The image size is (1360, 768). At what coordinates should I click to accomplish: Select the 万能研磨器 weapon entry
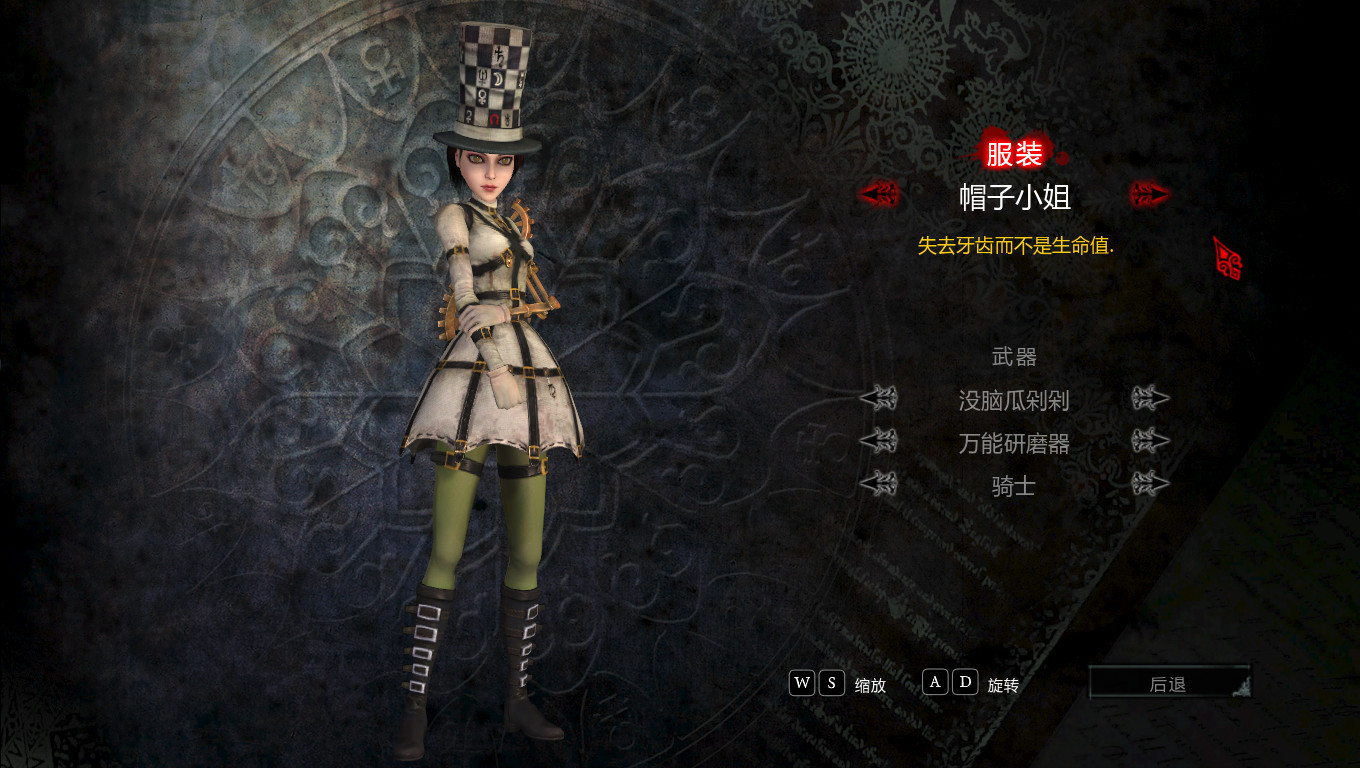click(1014, 443)
